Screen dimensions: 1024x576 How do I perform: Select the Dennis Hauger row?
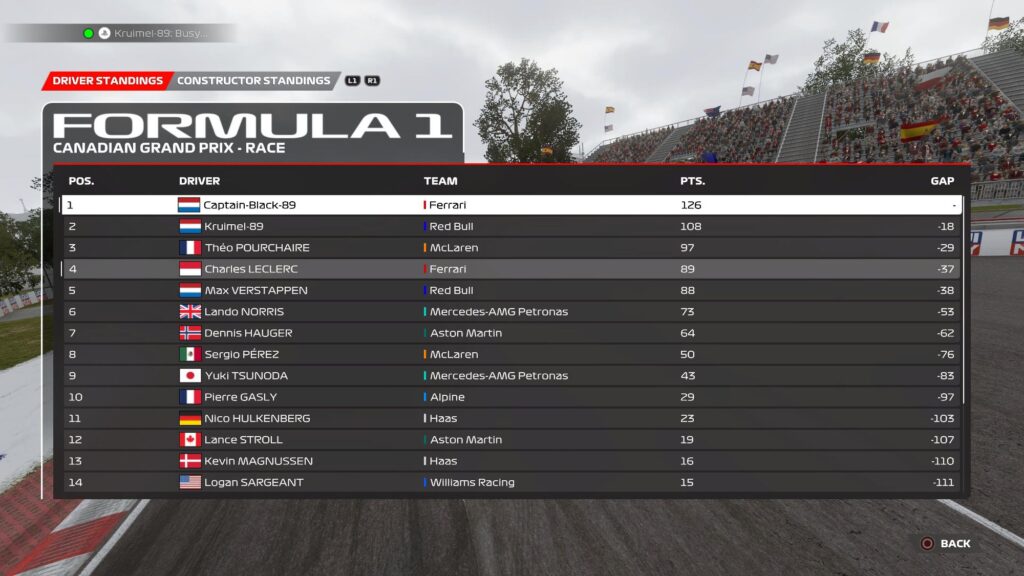tap(510, 333)
